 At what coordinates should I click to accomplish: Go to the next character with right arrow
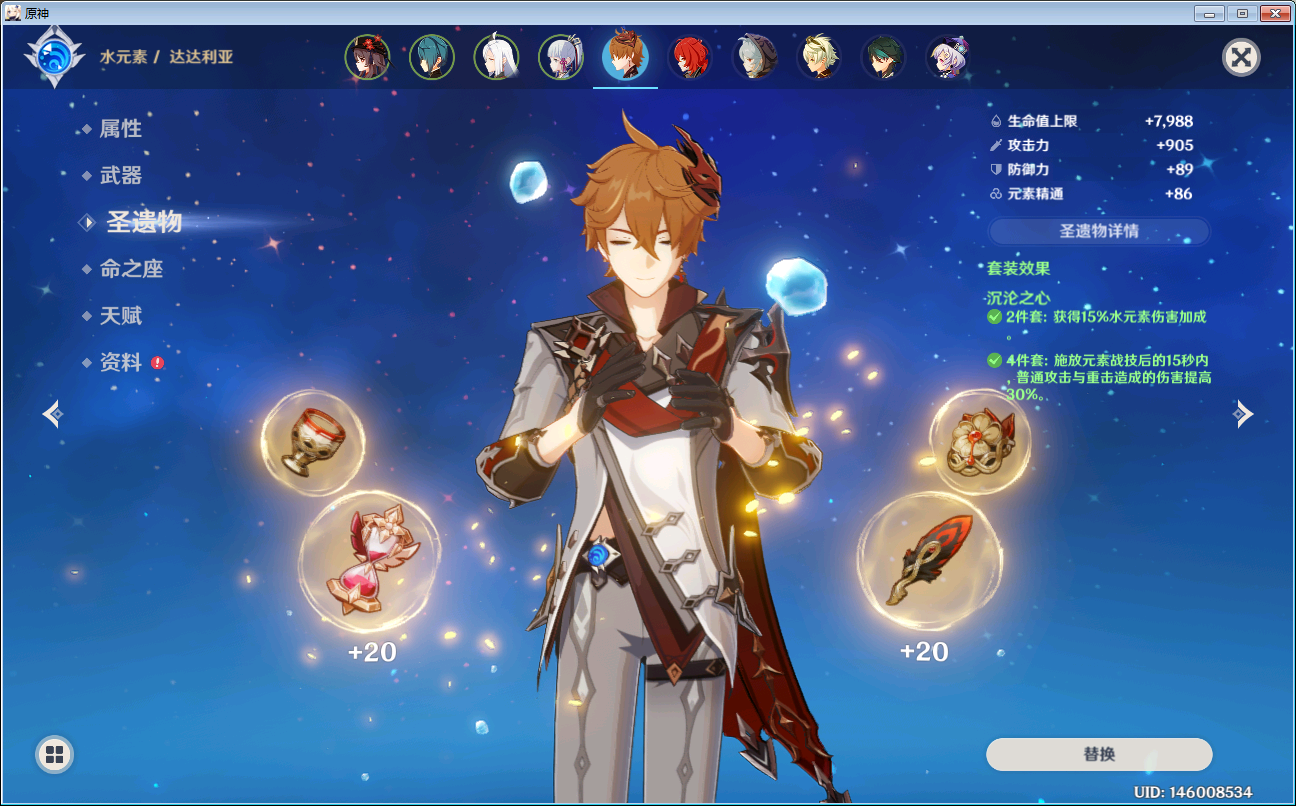[x=1243, y=413]
